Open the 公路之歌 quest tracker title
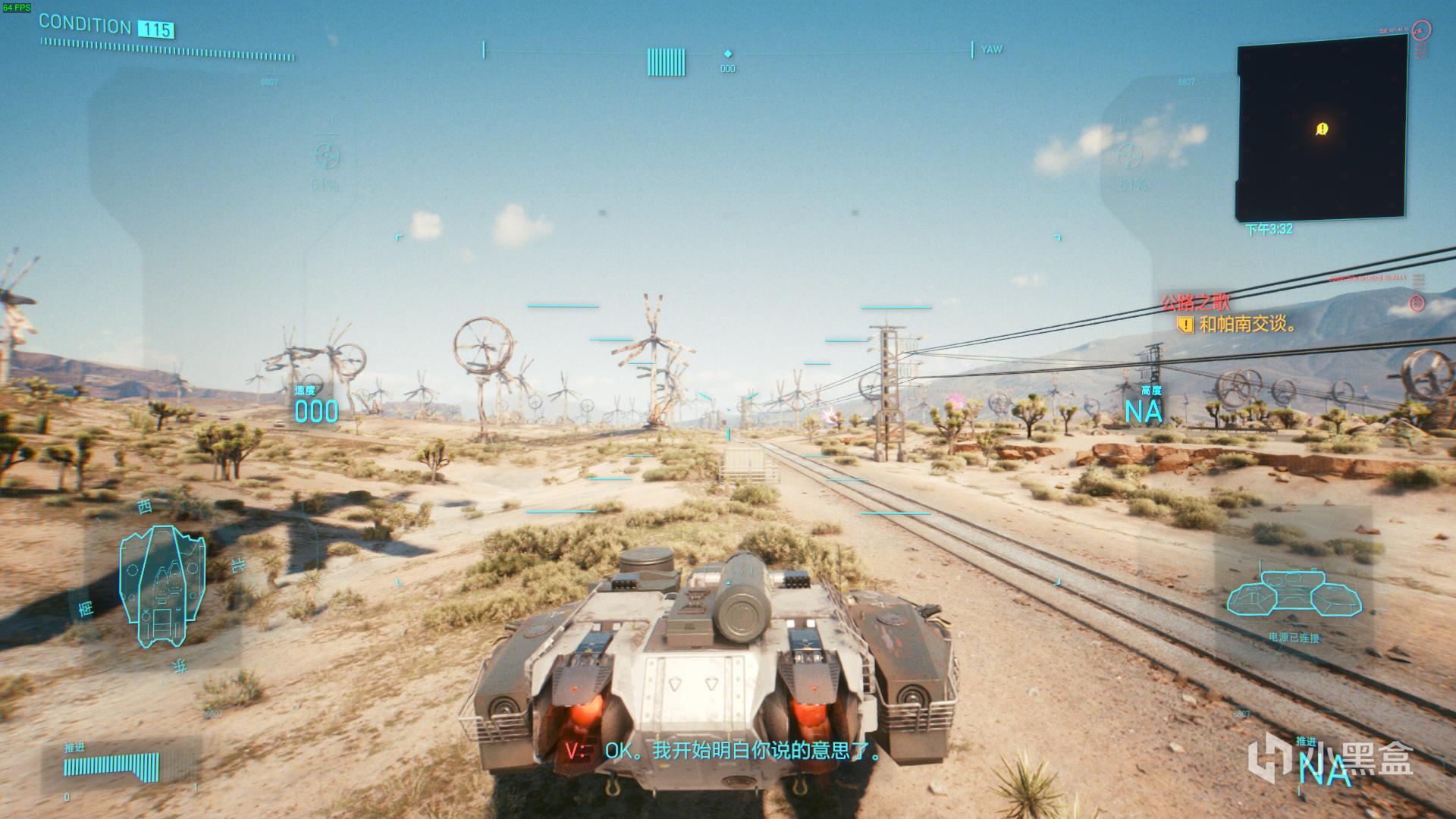 pyautogui.click(x=1195, y=303)
